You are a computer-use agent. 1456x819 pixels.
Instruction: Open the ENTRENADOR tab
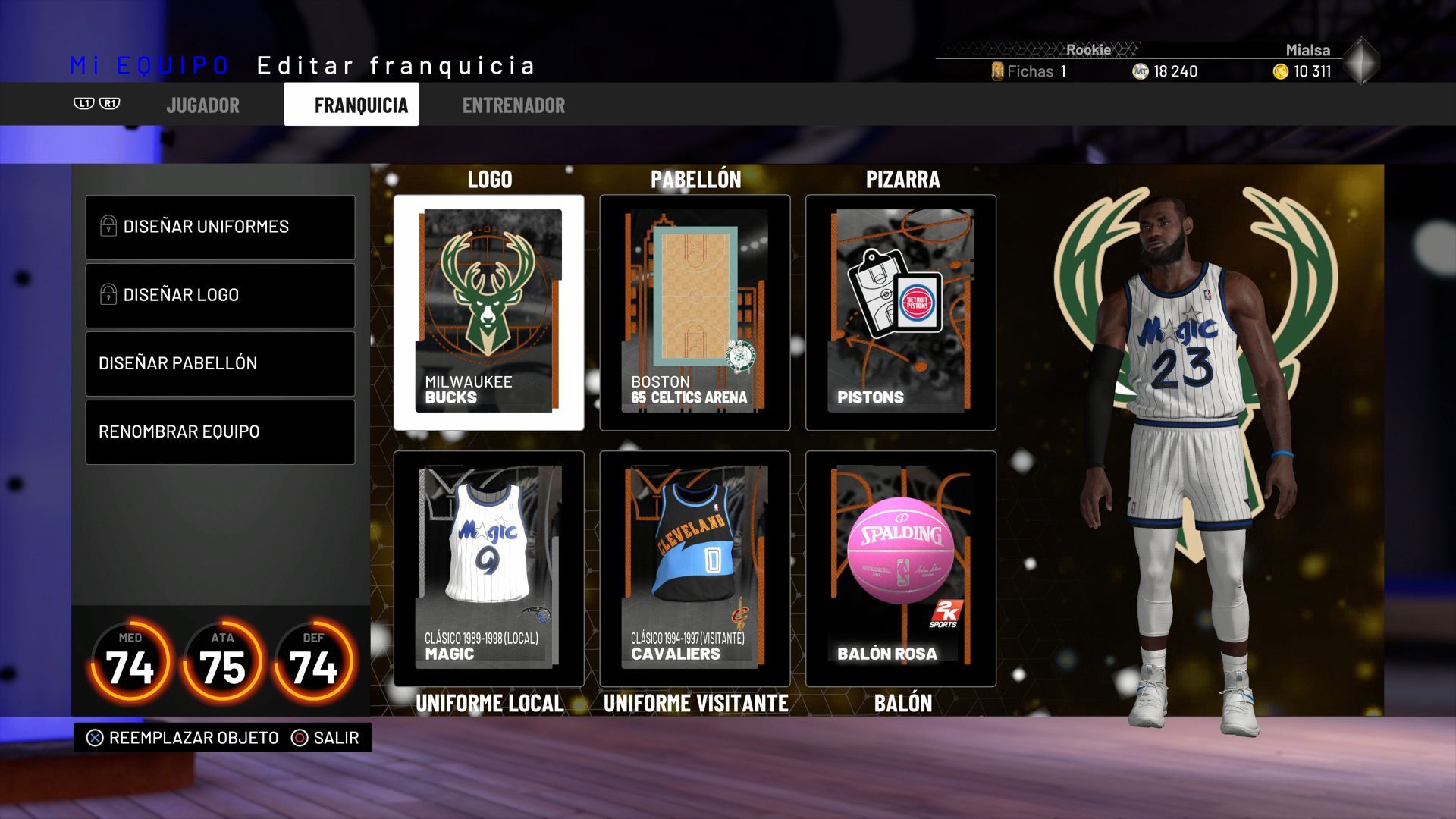513,105
